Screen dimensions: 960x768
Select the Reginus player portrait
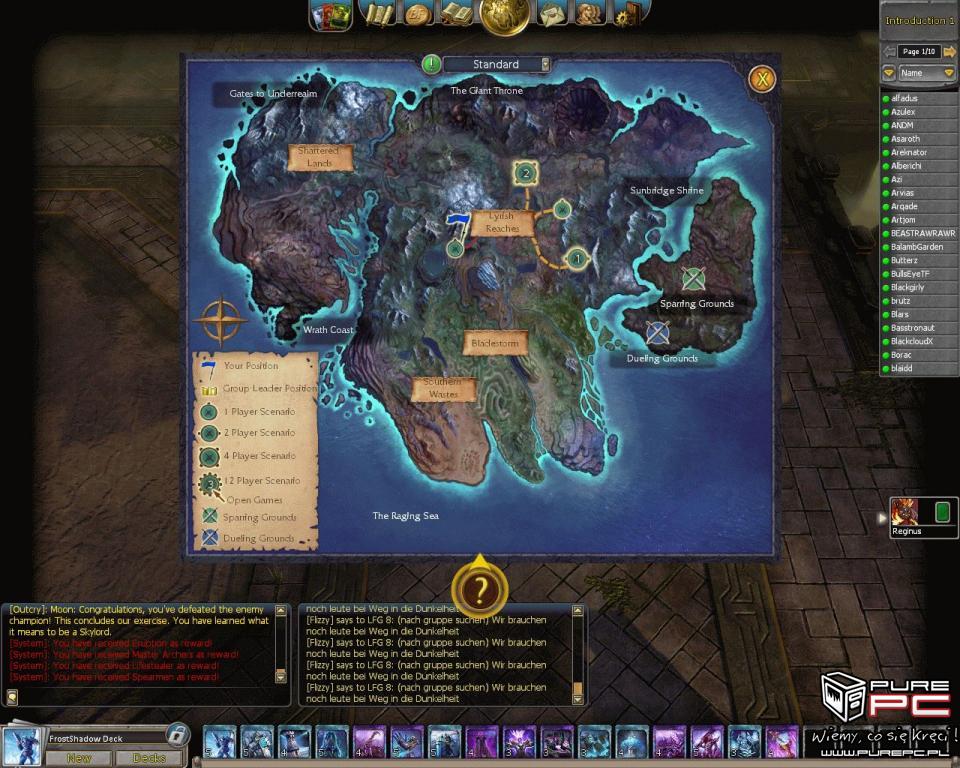905,512
